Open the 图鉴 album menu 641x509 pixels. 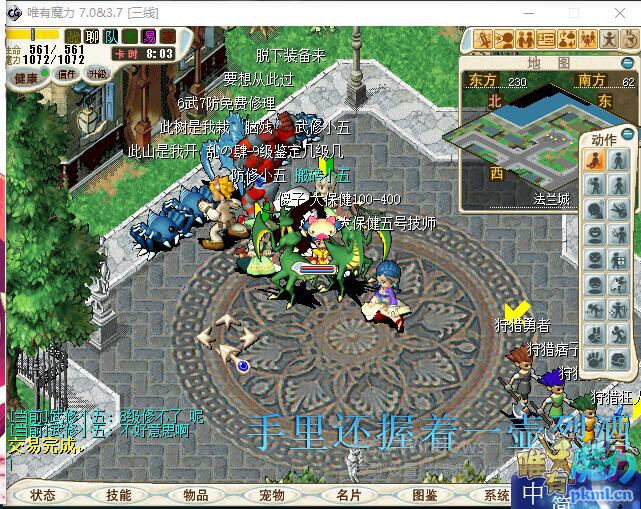pyautogui.click(x=424, y=495)
